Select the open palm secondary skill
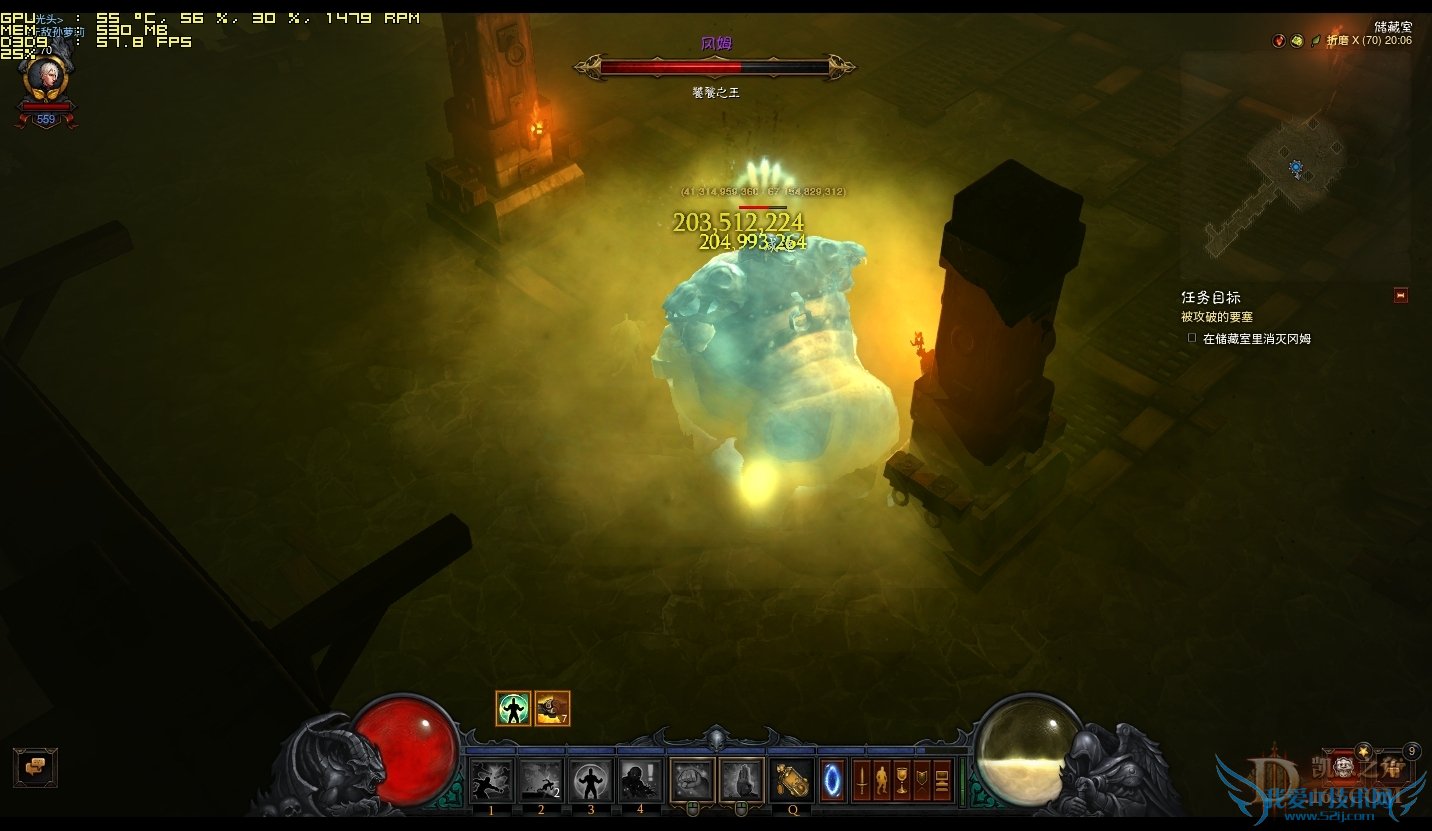Image resolution: width=1432 pixels, height=831 pixels. click(x=741, y=780)
